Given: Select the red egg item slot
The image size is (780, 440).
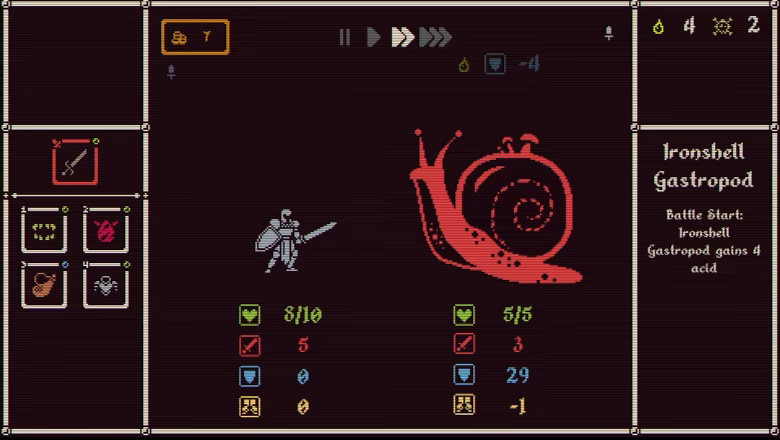Looking at the screenshot, I should (x=105, y=231).
